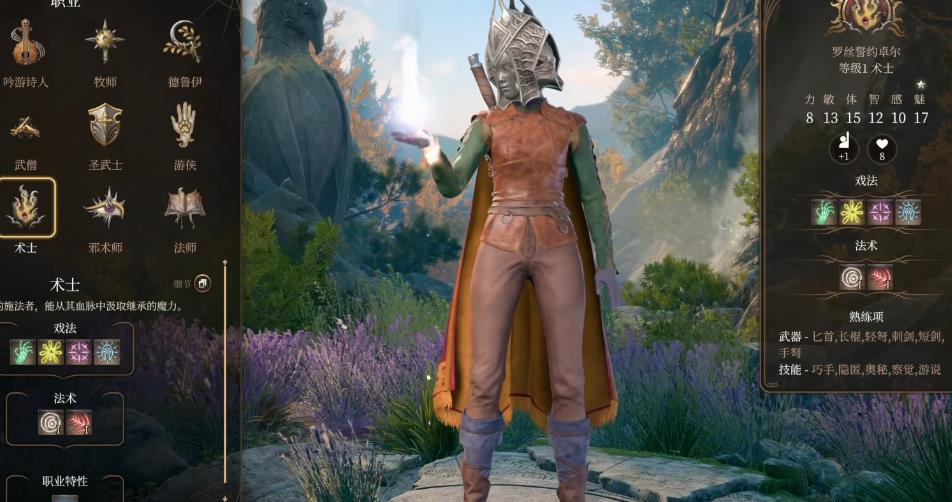This screenshot has width=952, height=502.
Task: Choose the Paladin class (圣武士)
Action: pos(104,127)
